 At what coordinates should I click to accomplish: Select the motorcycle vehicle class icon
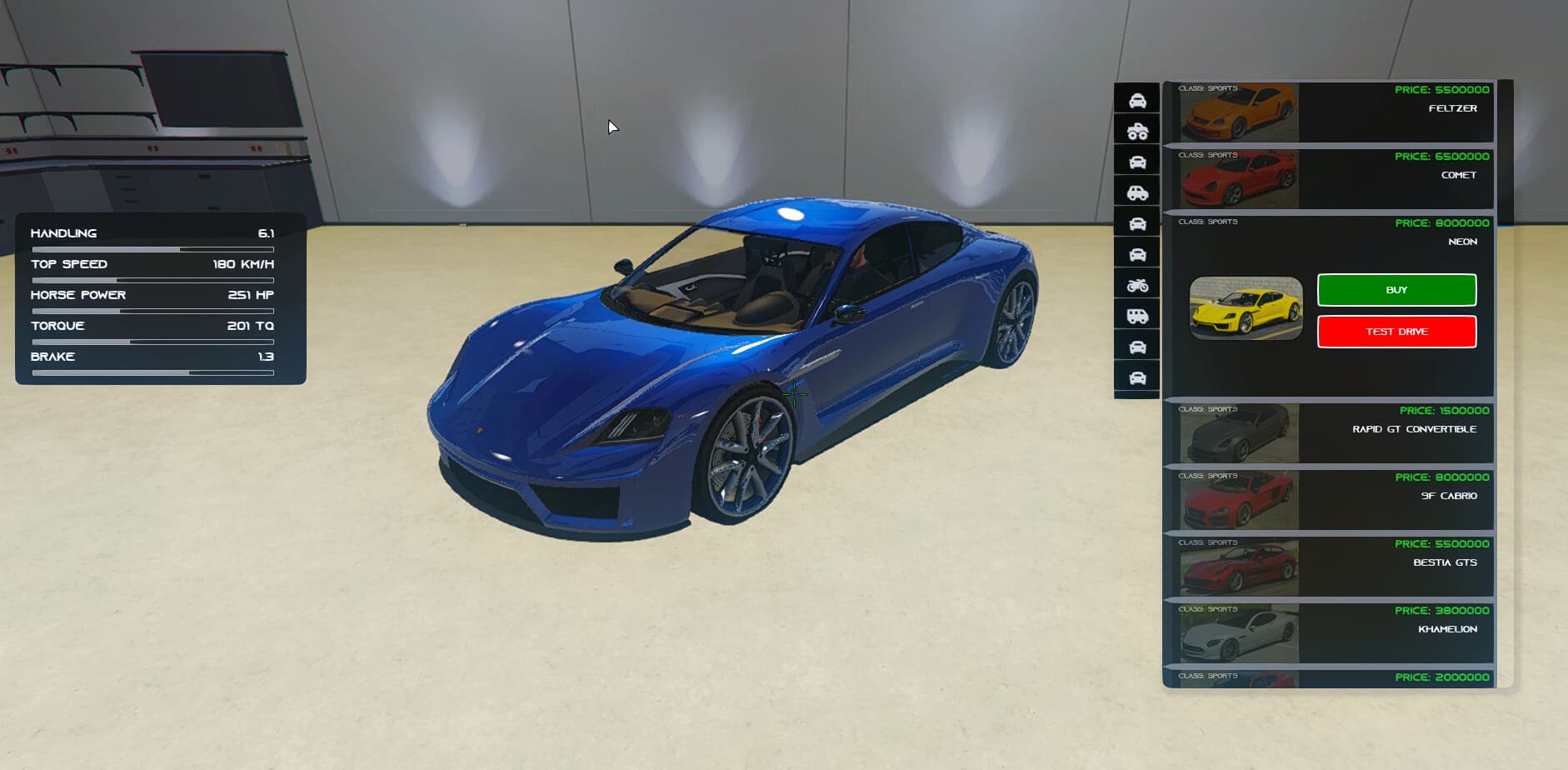pyautogui.click(x=1137, y=283)
